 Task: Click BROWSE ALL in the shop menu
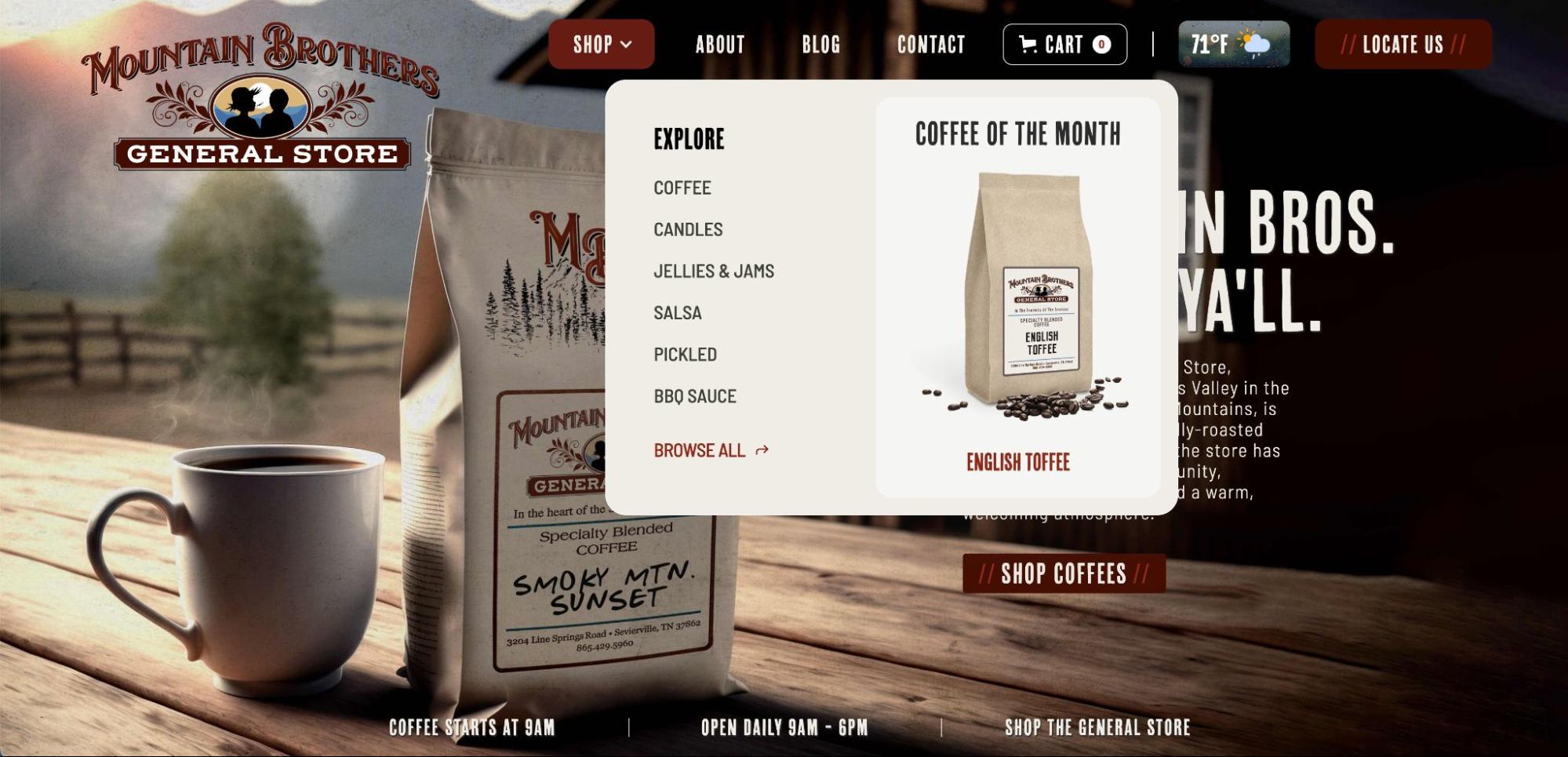(699, 450)
